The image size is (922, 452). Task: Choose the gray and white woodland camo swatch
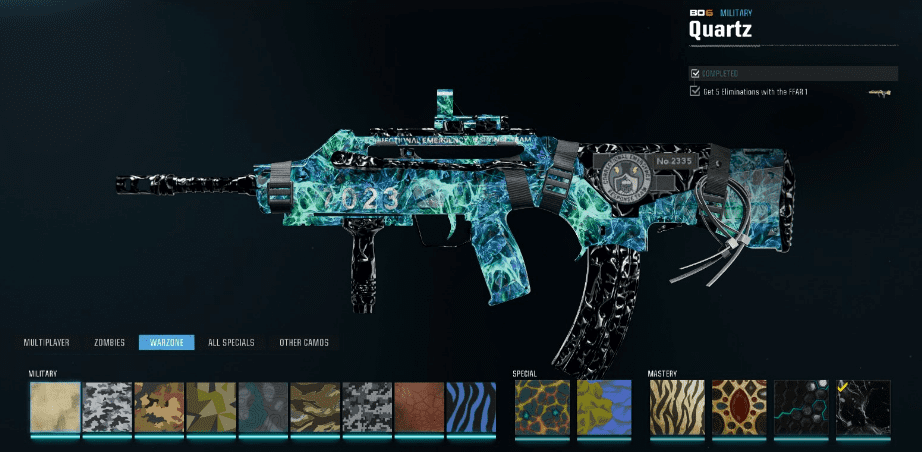click(106, 407)
